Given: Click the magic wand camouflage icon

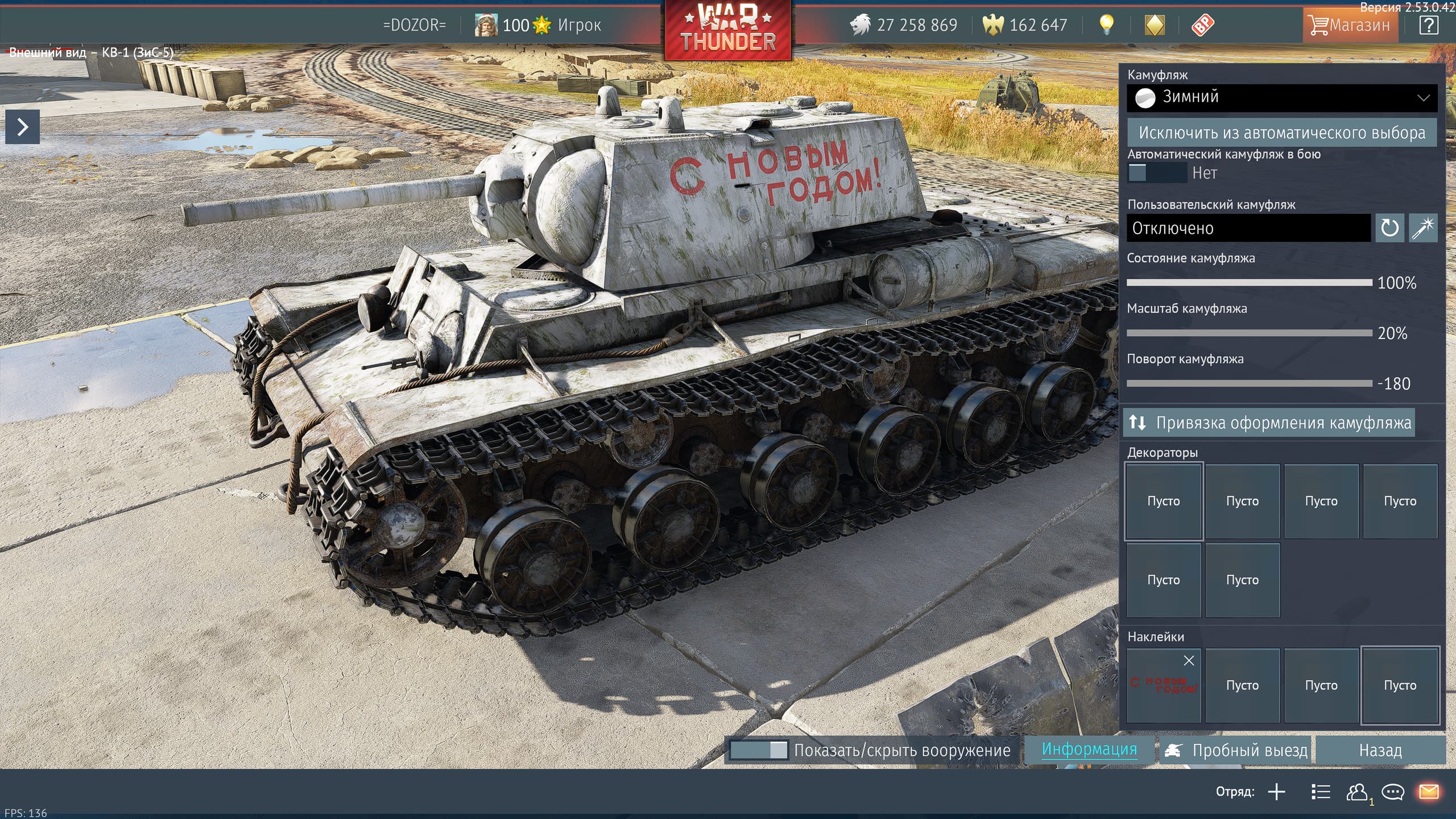Looking at the screenshot, I should coord(1423,229).
